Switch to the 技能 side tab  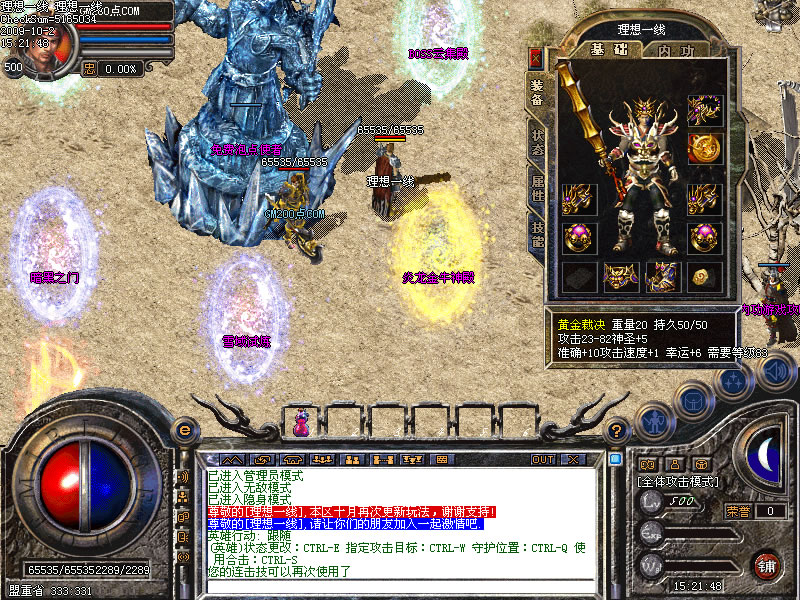point(536,235)
